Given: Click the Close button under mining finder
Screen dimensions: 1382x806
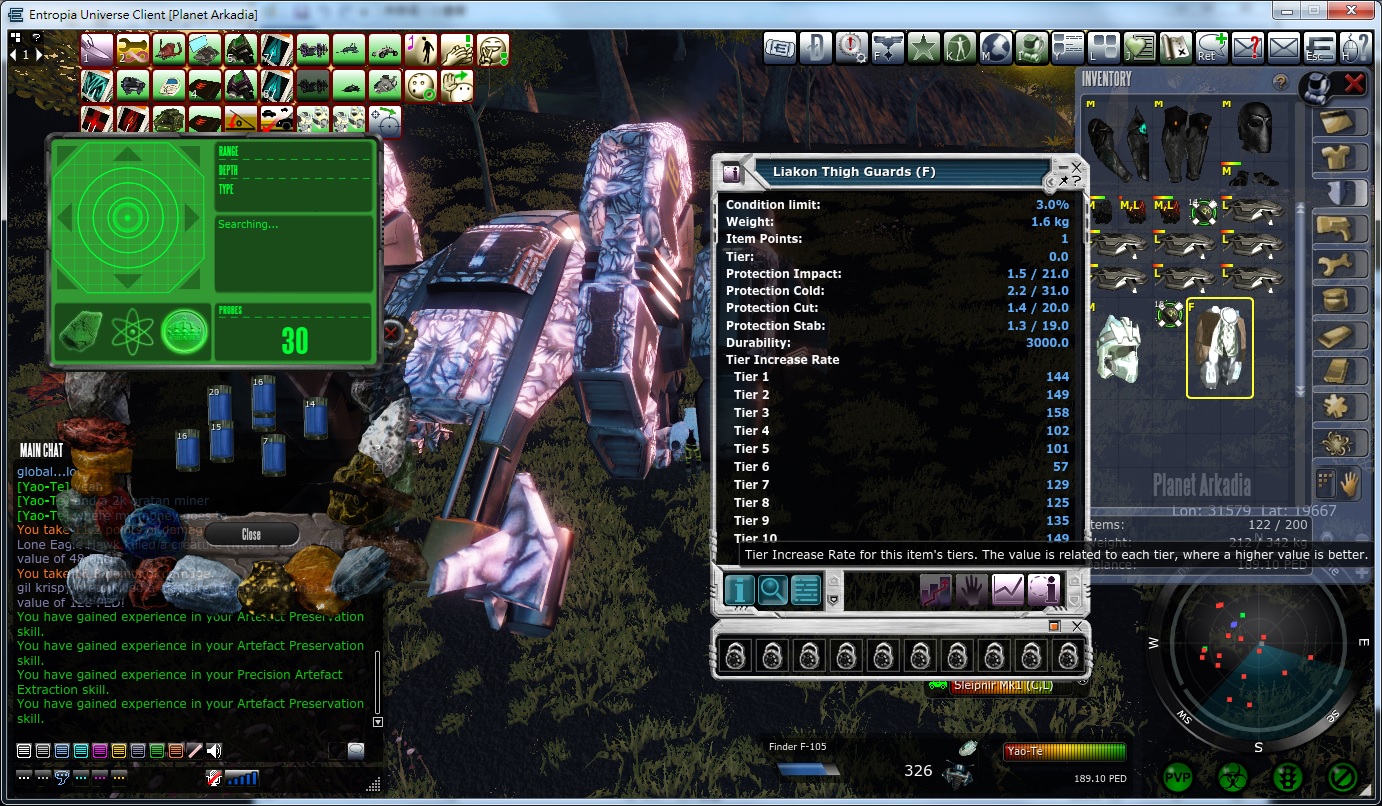Looking at the screenshot, I should tap(251, 534).
